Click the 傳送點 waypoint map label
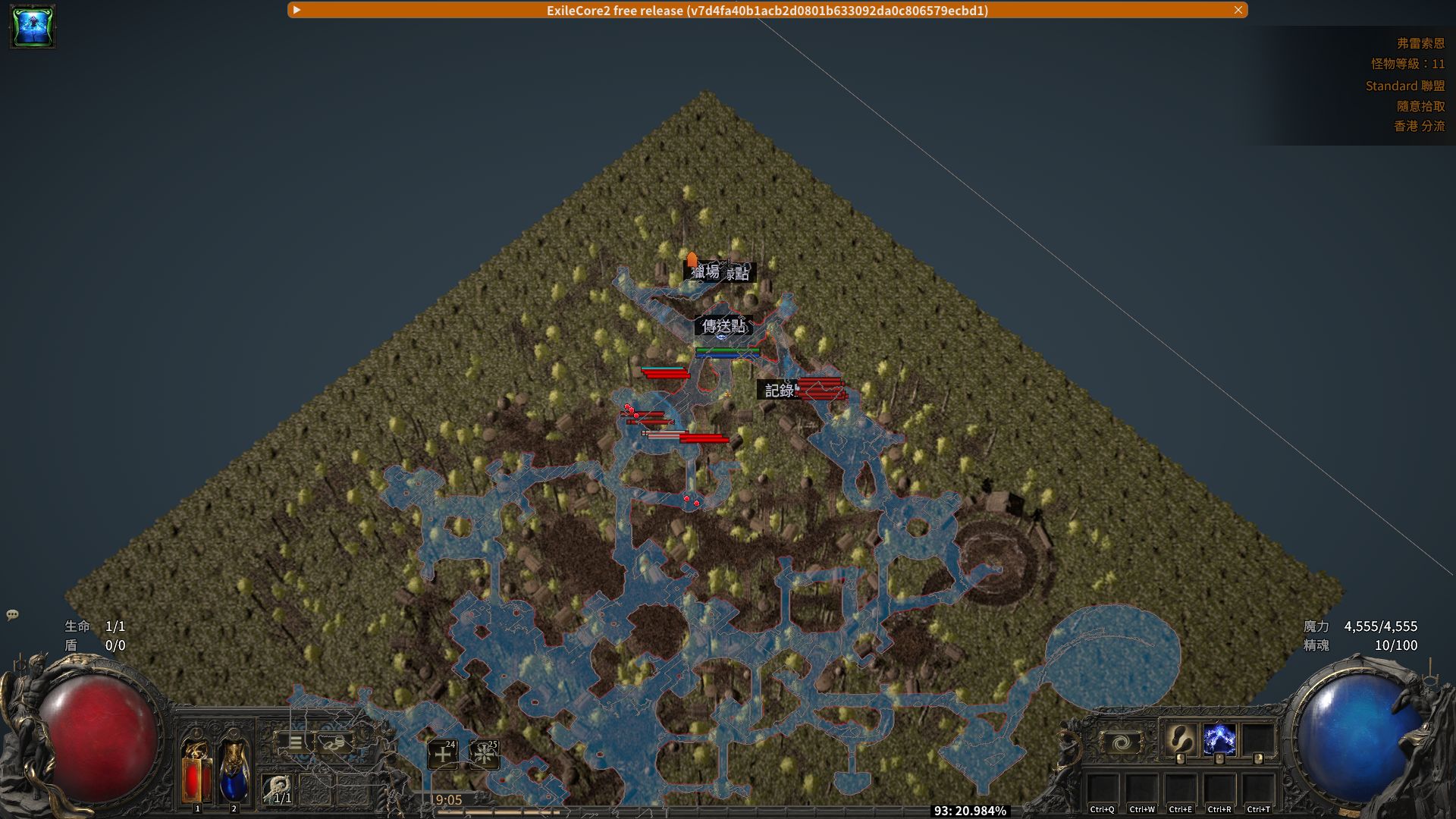The width and height of the screenshot is (1456, 819). tap(724, 326)
